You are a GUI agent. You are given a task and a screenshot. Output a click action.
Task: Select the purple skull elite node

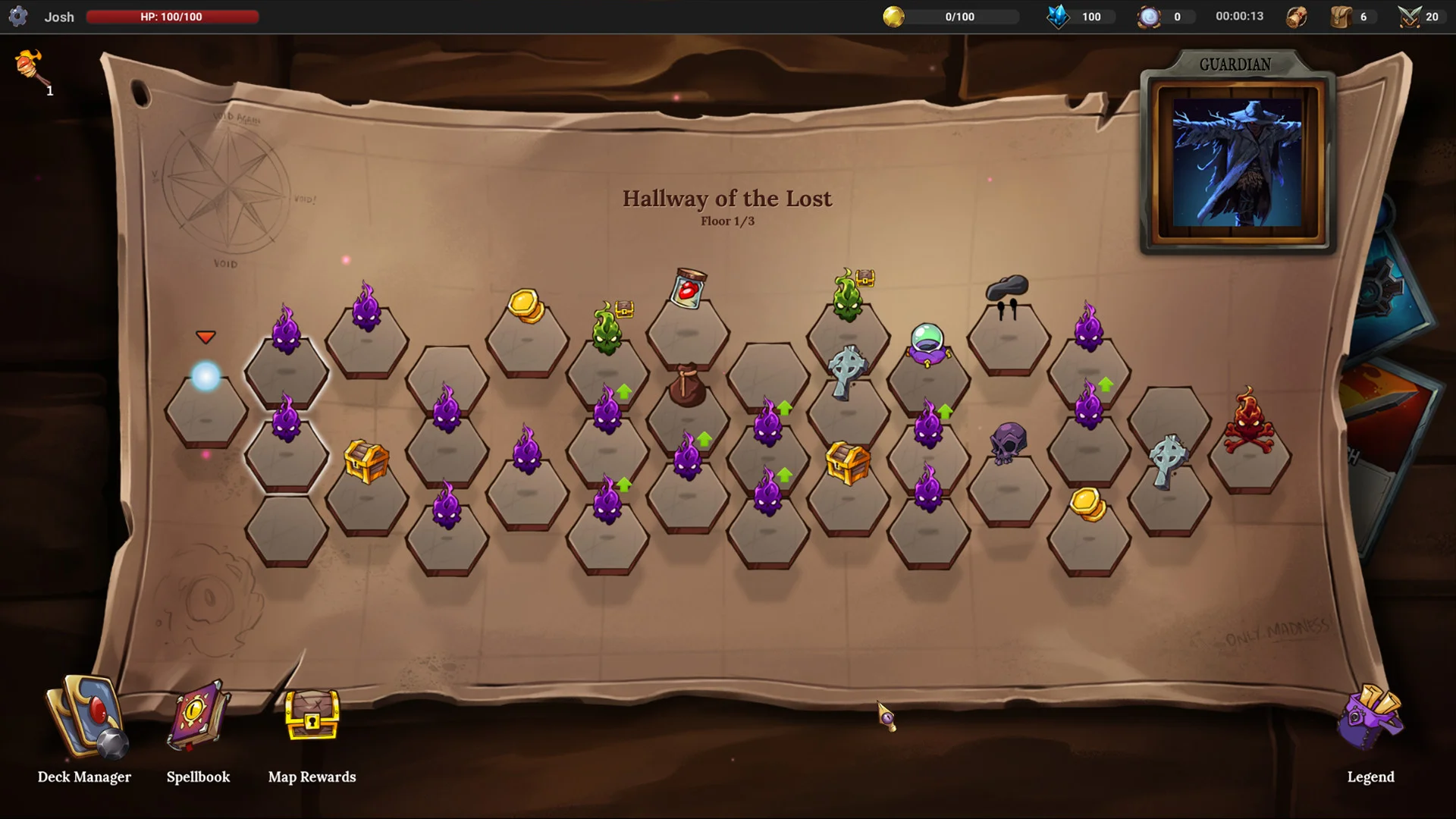1008,444
